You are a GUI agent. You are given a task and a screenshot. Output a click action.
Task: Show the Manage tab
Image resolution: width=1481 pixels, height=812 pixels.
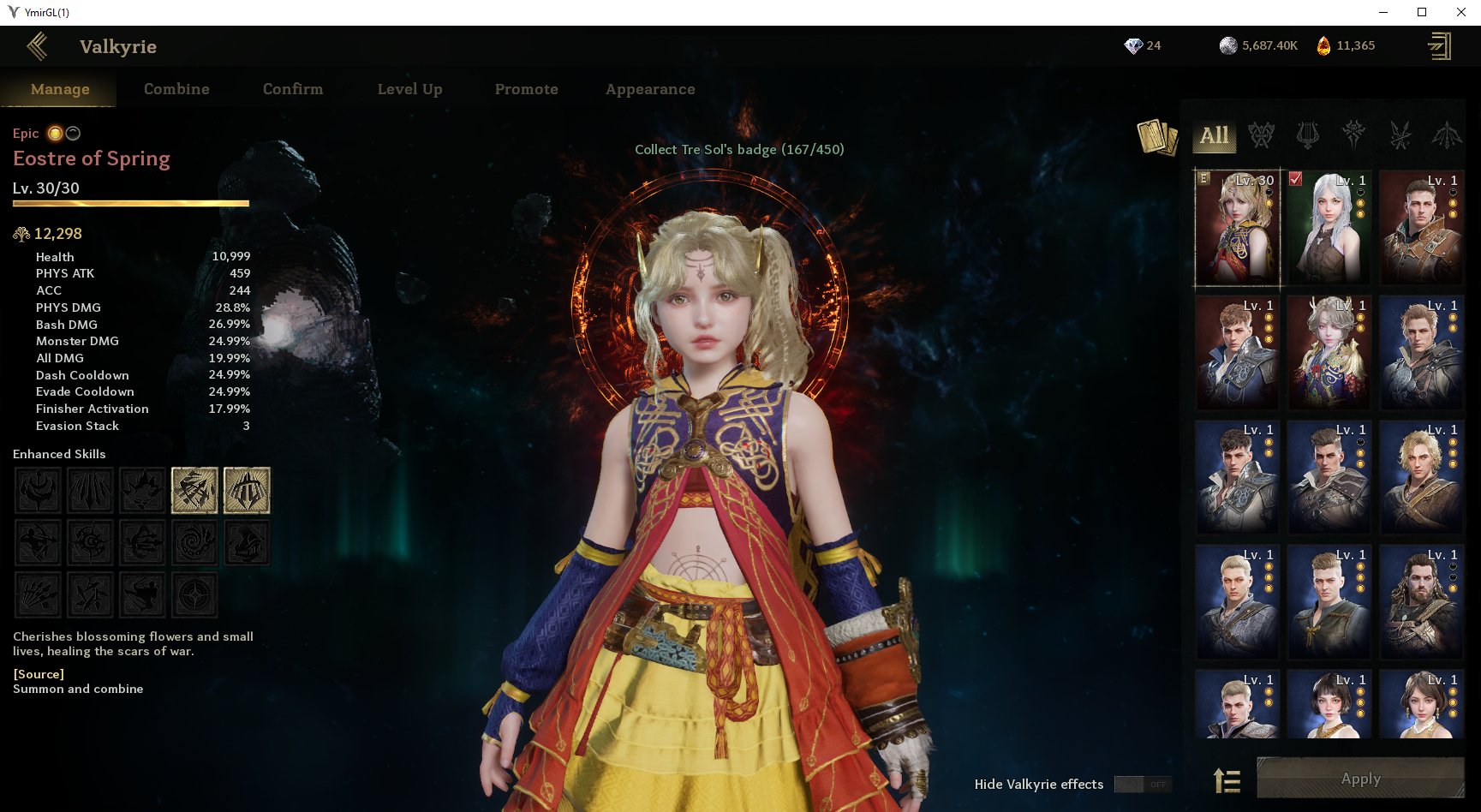(x=60, y=89)
